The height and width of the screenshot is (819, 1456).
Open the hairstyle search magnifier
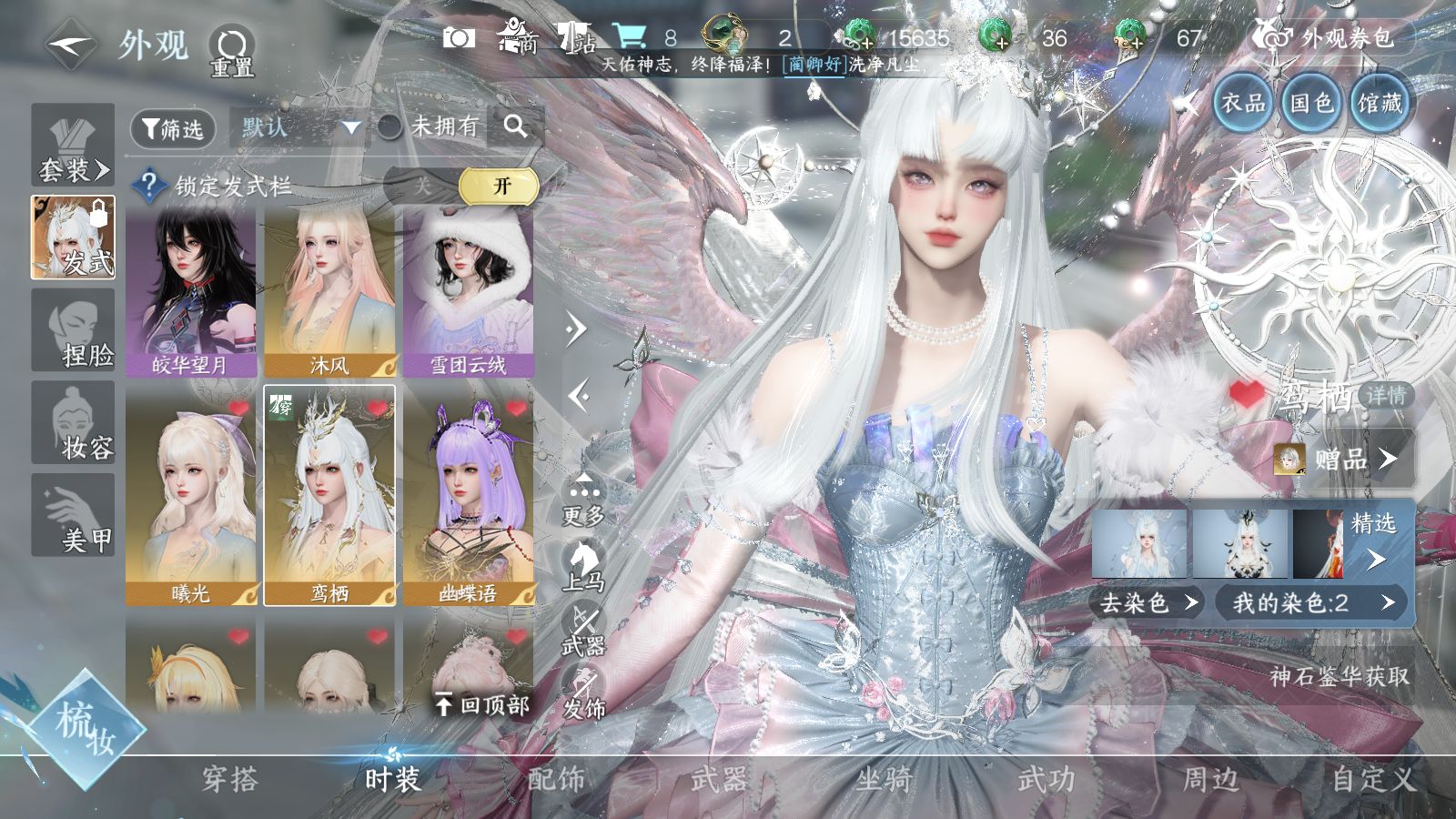point(515,127)
